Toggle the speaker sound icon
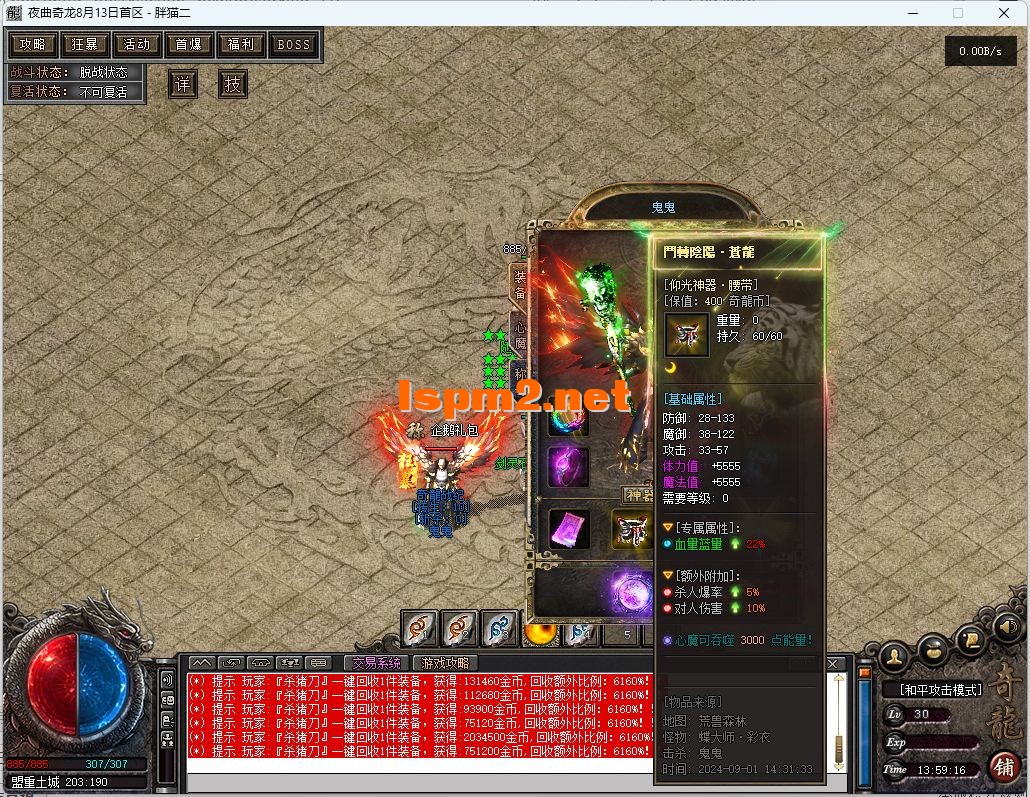 pyautogui.click(x=1008, y=628)
